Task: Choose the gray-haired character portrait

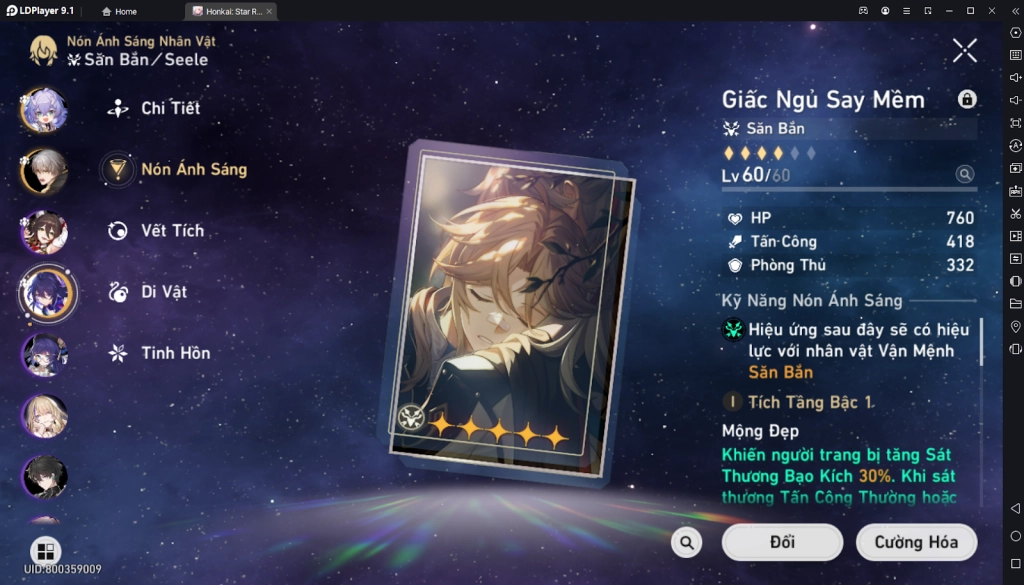Action: tap(44, 171)
